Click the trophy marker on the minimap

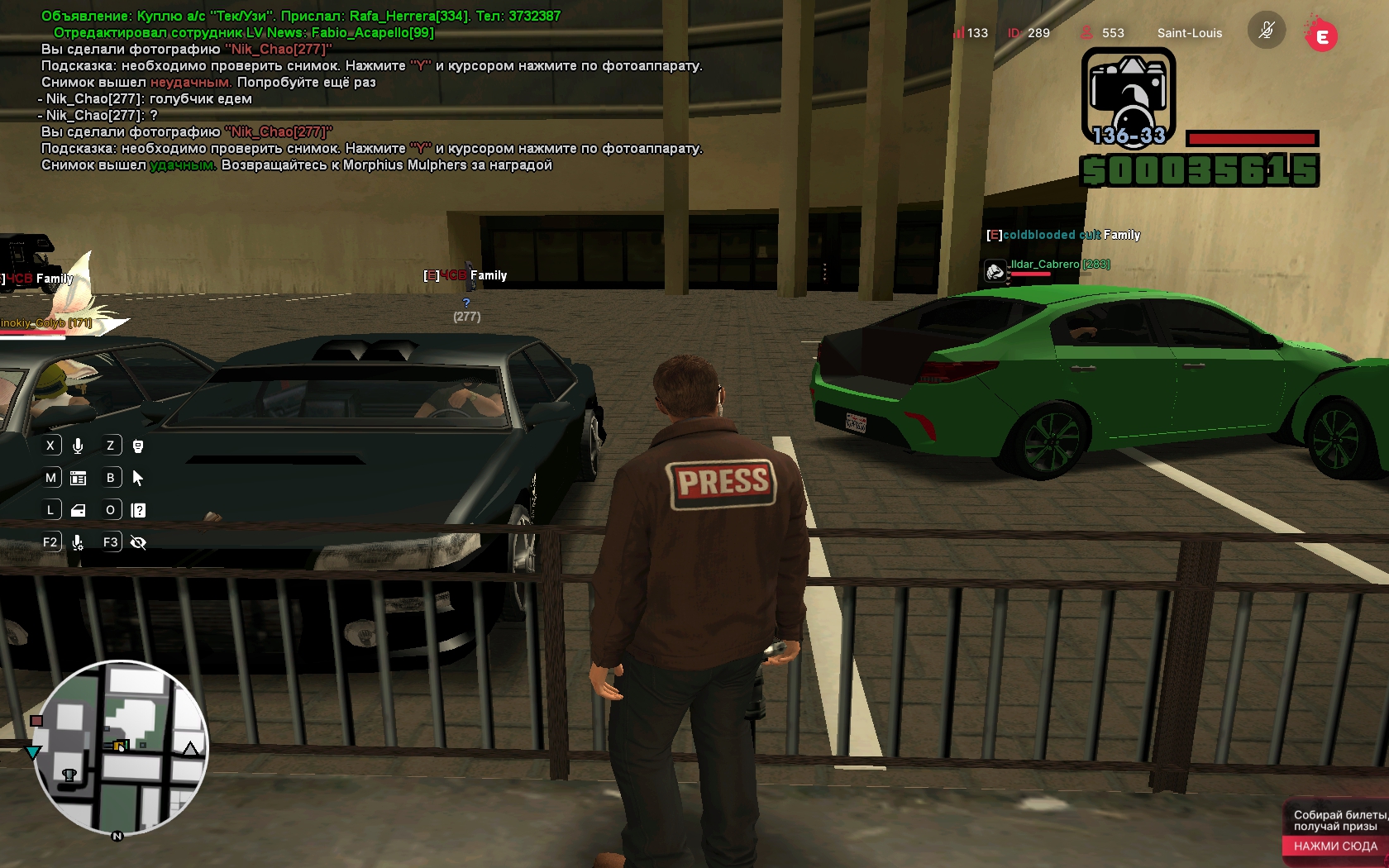69,775
